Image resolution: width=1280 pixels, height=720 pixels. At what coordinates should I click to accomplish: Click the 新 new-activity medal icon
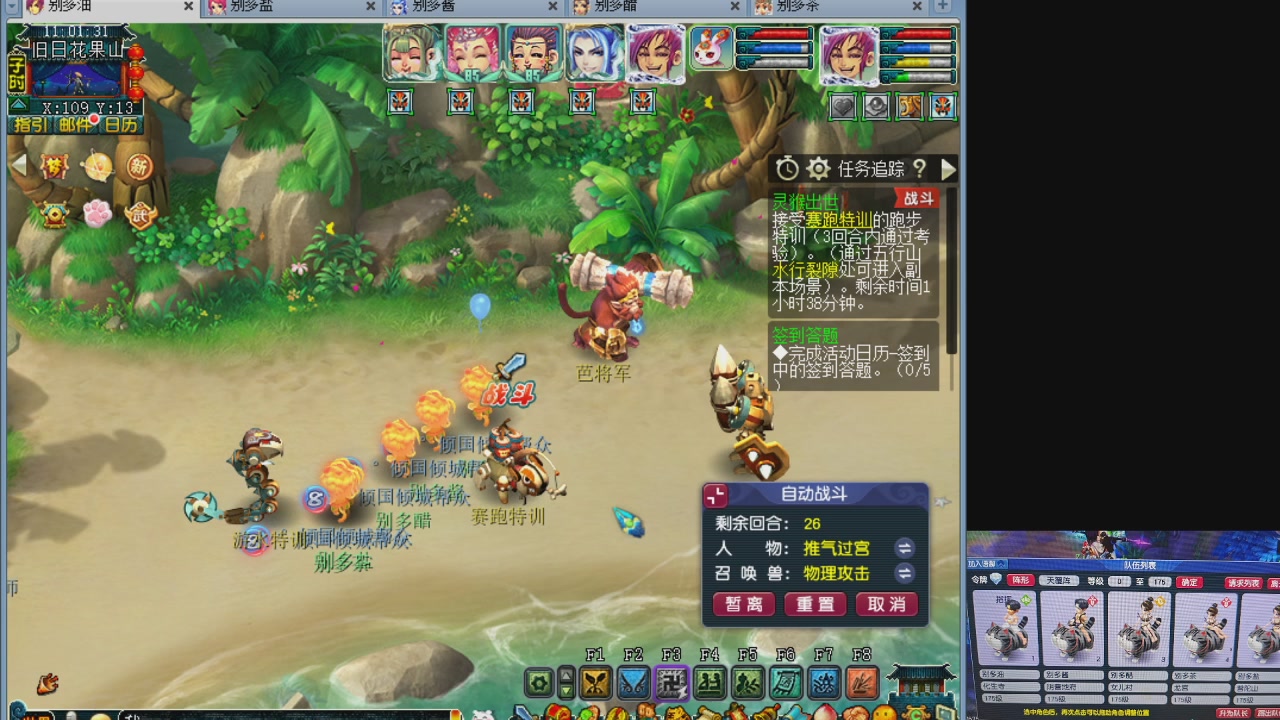point(140,167)
